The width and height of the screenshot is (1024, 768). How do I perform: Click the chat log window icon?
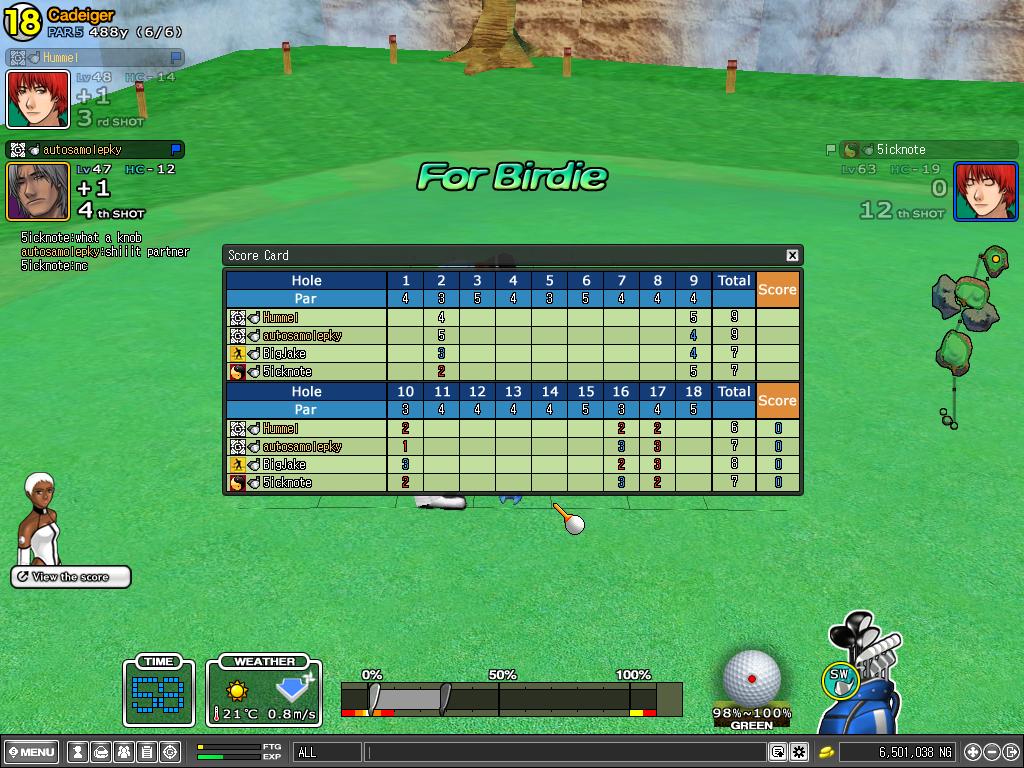click(x=778, y=752)
